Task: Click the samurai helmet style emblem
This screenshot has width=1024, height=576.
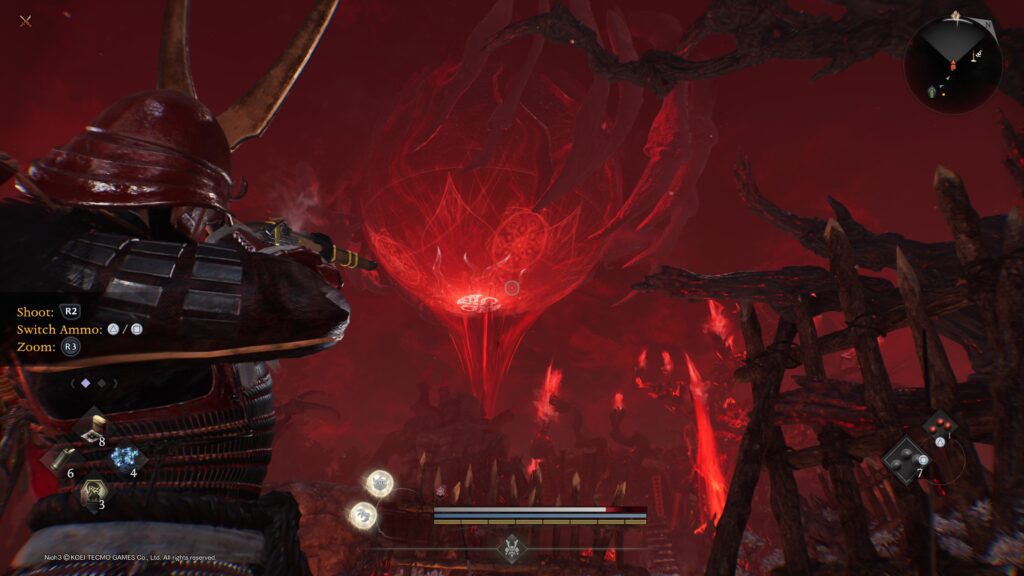Action: [512, 548]
